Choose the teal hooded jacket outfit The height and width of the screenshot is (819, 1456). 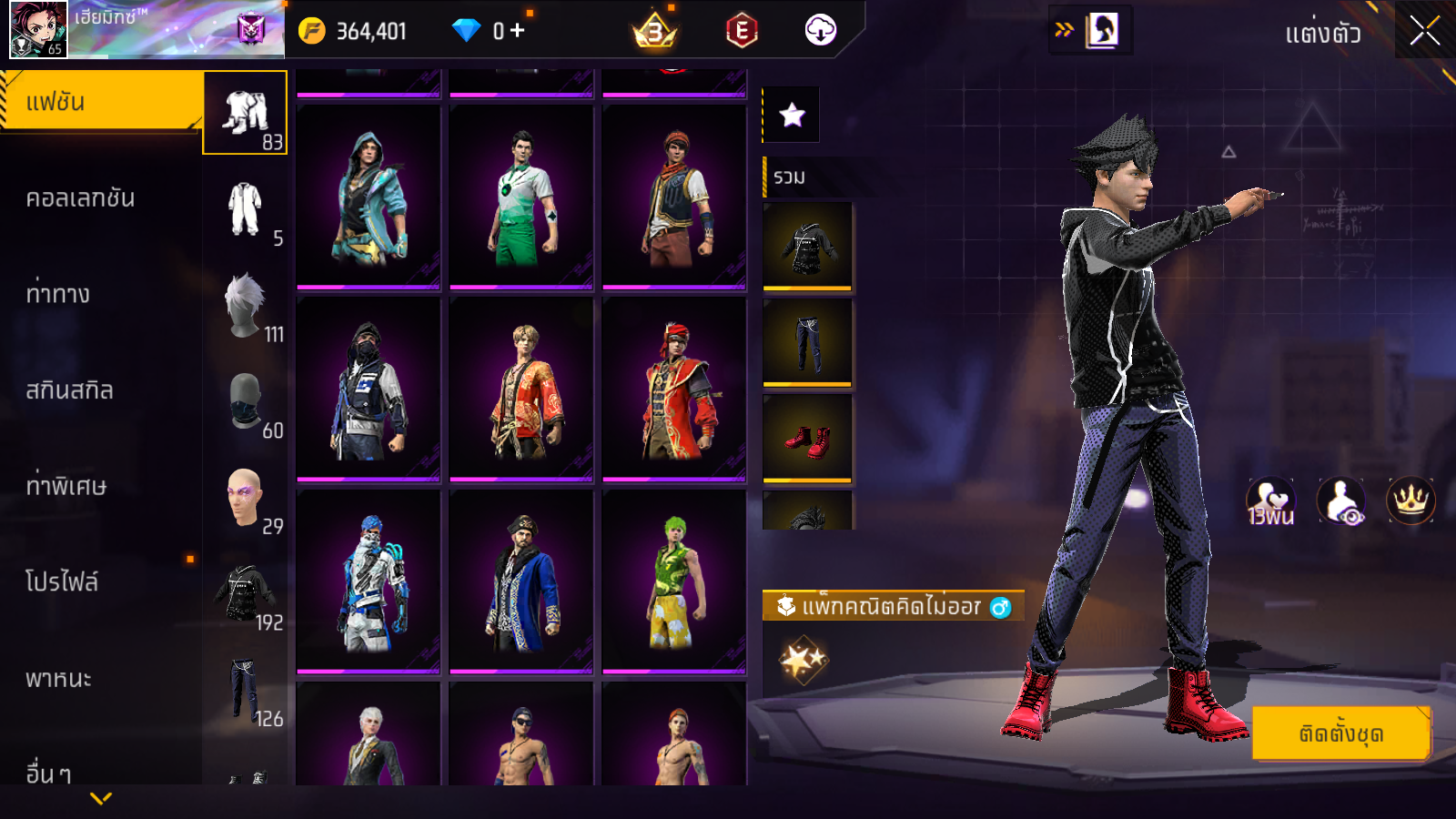point(369,197)
